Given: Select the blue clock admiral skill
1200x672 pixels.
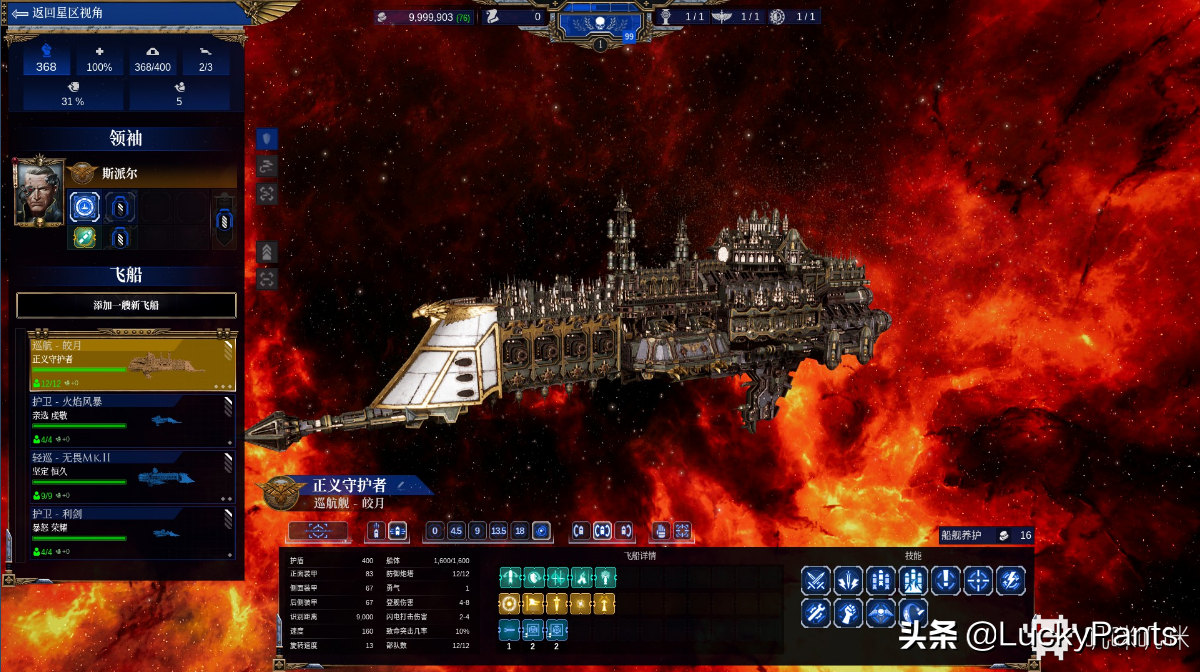Looking at the screenshot, I should click(x=86, y=207).
